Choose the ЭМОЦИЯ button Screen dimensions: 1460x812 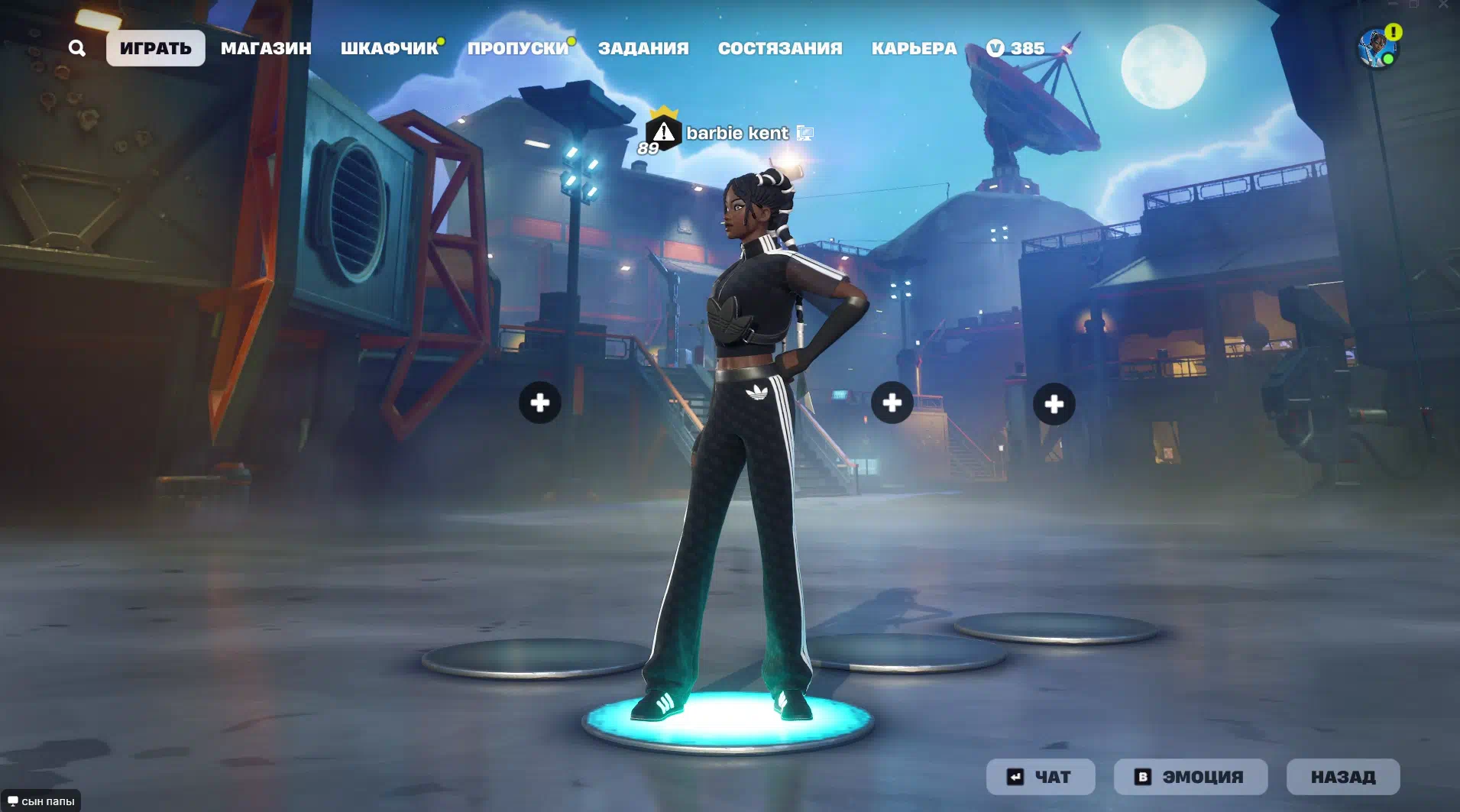[x=1190, y=777]
